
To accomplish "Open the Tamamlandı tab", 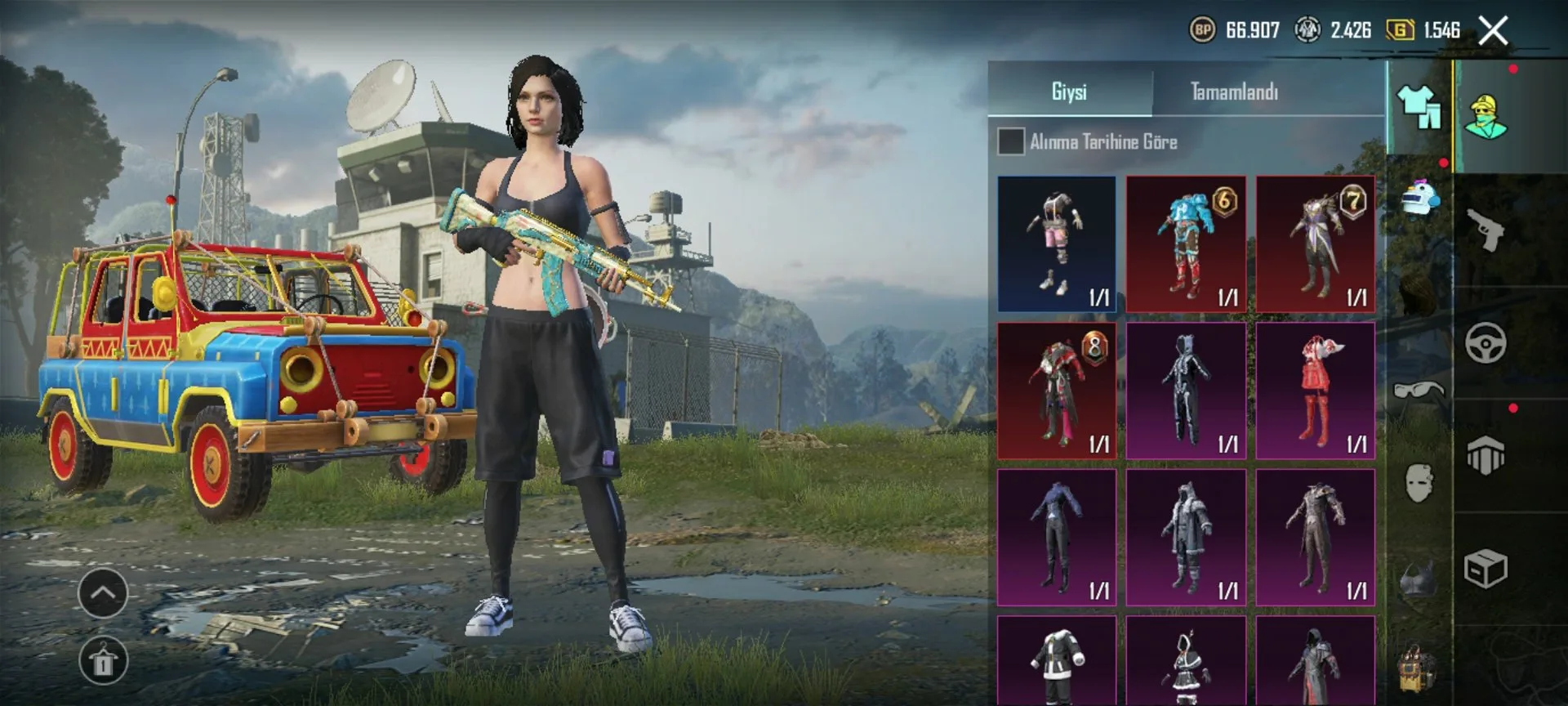I will pos(1233,92).
